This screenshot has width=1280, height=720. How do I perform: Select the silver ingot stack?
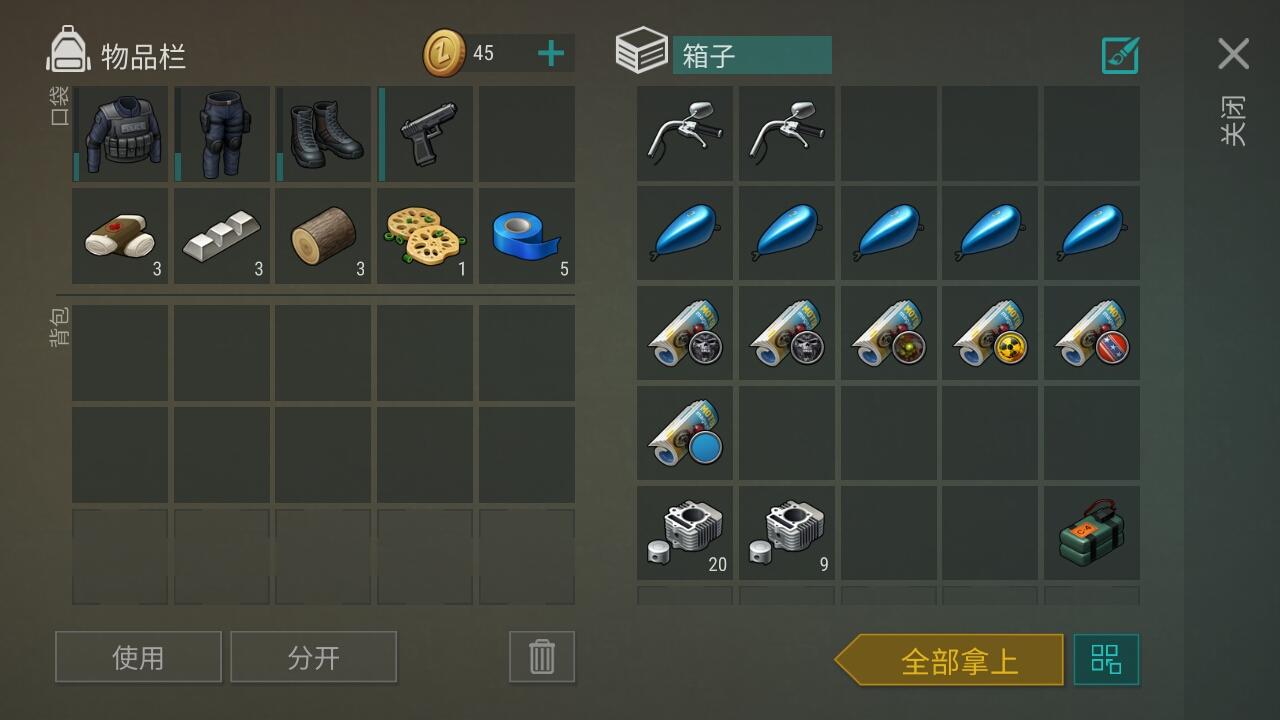pos(221,236)
